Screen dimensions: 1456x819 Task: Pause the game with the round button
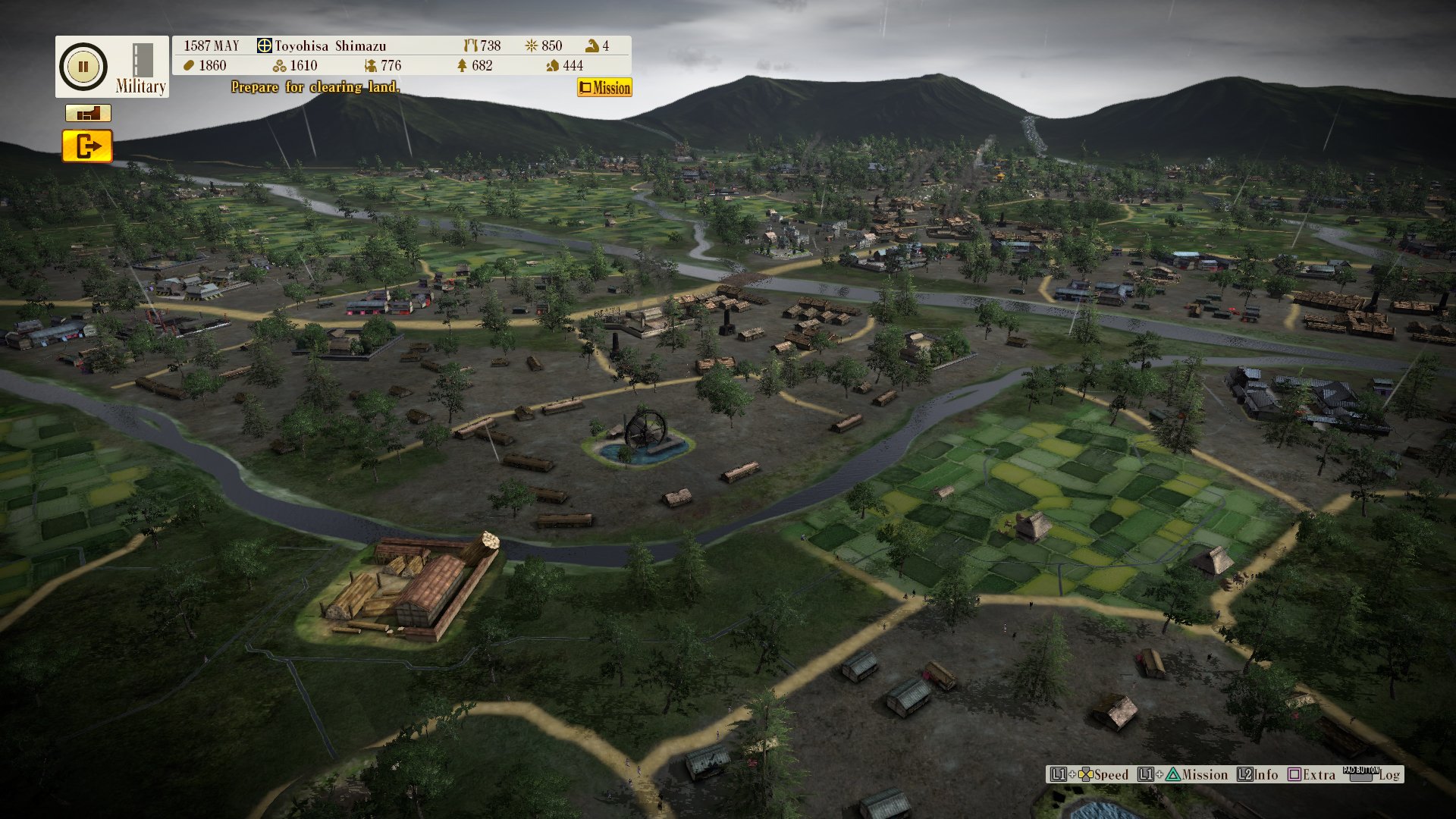coord(83,67)
